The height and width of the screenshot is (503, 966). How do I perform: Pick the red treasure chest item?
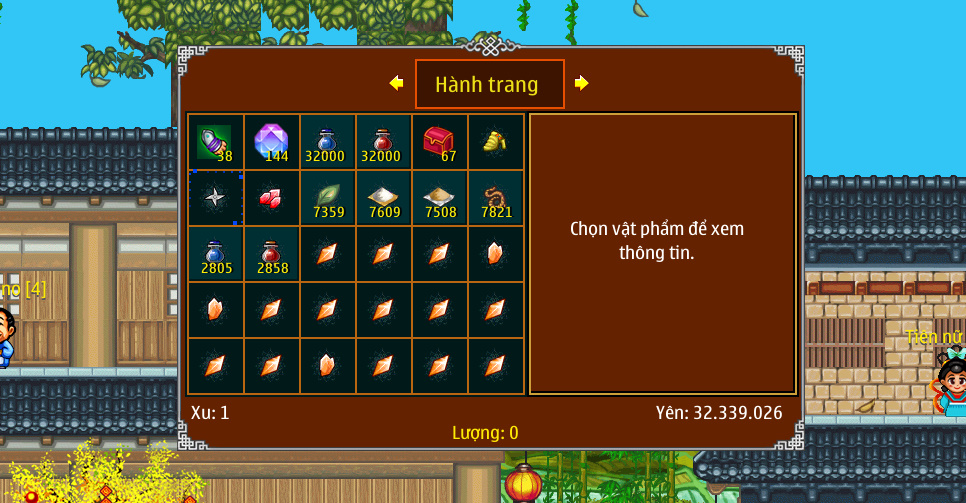(x=439, y=142)
